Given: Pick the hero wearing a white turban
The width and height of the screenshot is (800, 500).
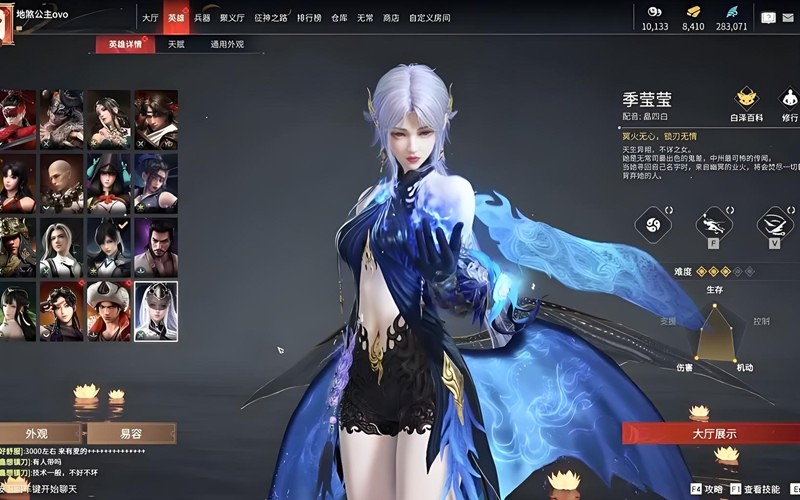Looking at the screenshot, I should point(109,311).
